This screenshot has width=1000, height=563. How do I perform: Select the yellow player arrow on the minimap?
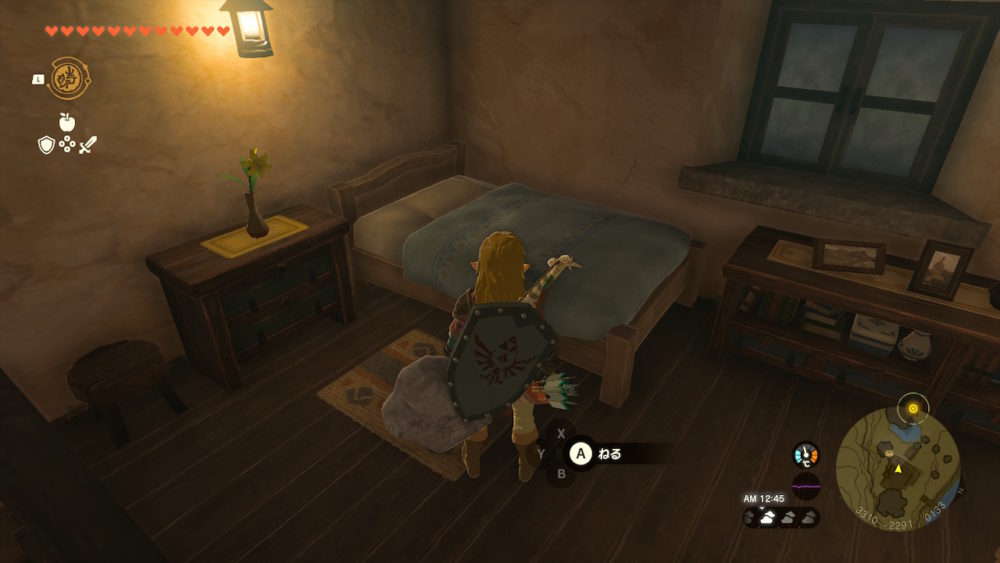[x=898, y=467]
